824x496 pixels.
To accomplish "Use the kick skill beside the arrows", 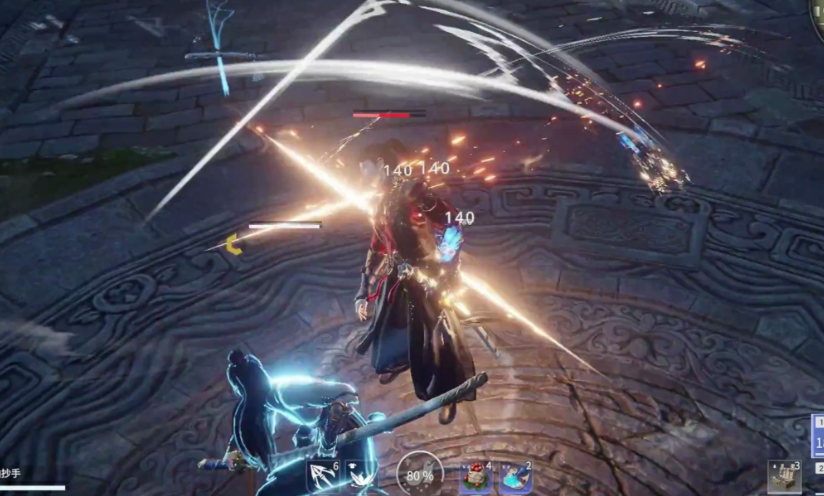I will tap(359, 476).
